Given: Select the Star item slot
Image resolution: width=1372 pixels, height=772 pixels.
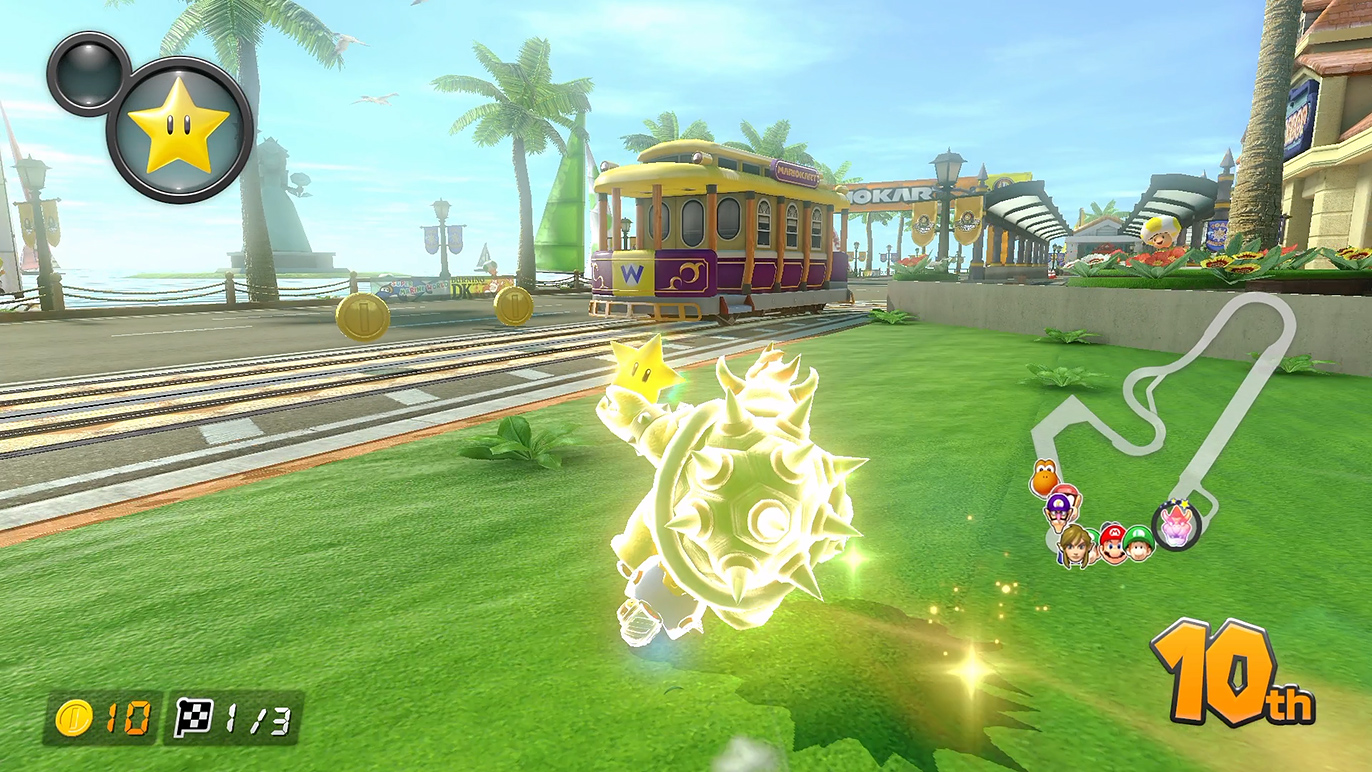Looking at the screenshot, I should (x=179, y=130).
